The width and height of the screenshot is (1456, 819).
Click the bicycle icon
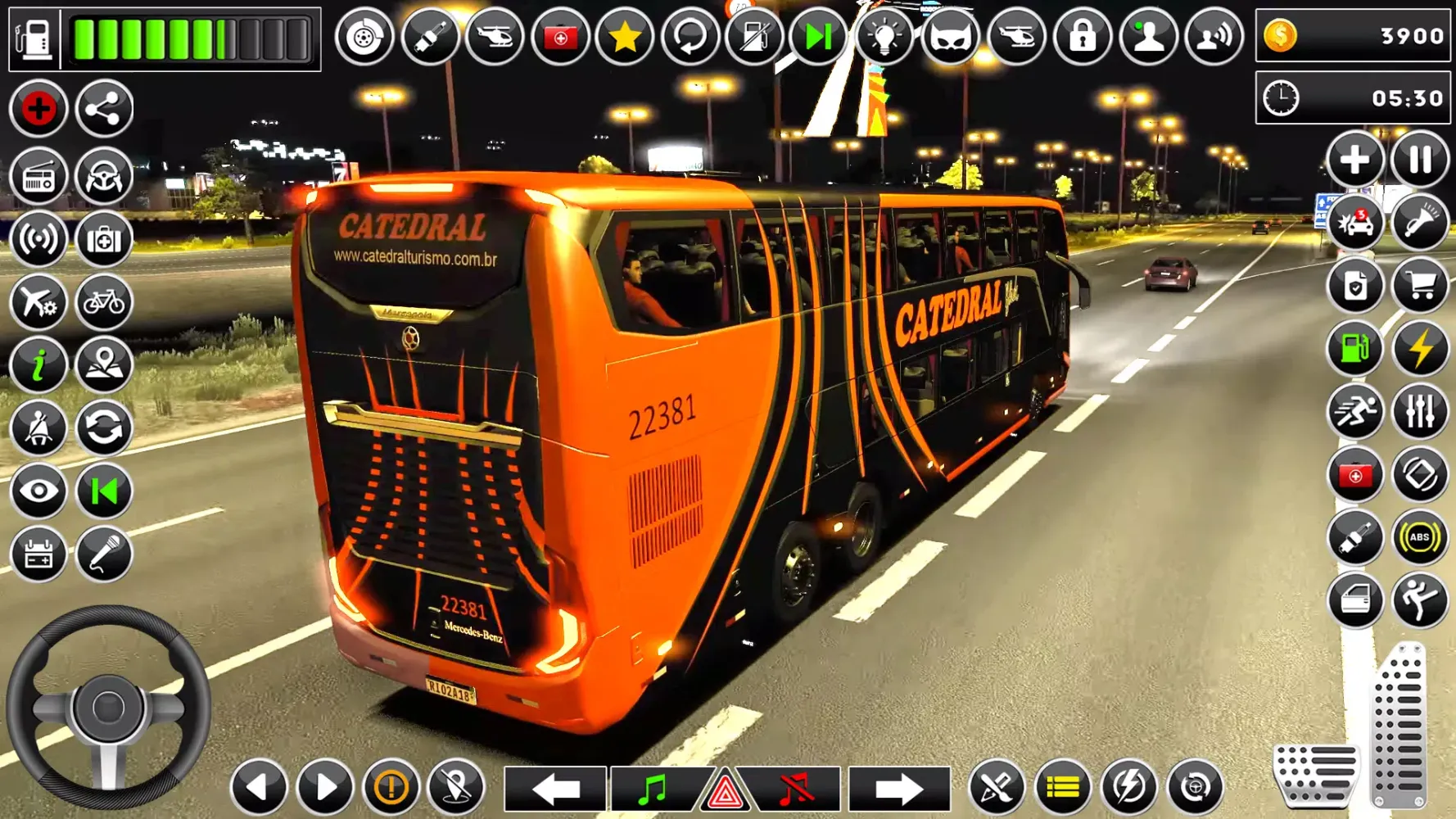[104, 302]
